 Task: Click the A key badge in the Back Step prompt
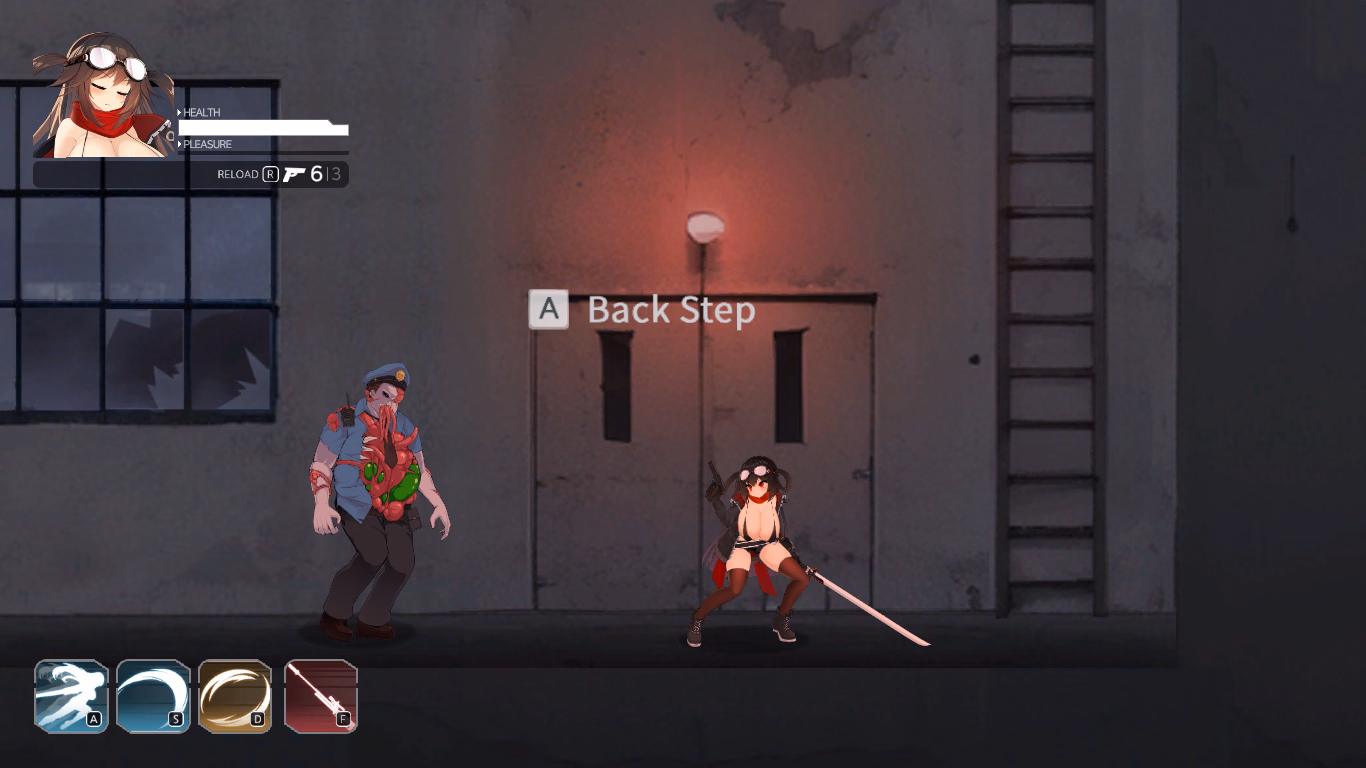(547, 310)
